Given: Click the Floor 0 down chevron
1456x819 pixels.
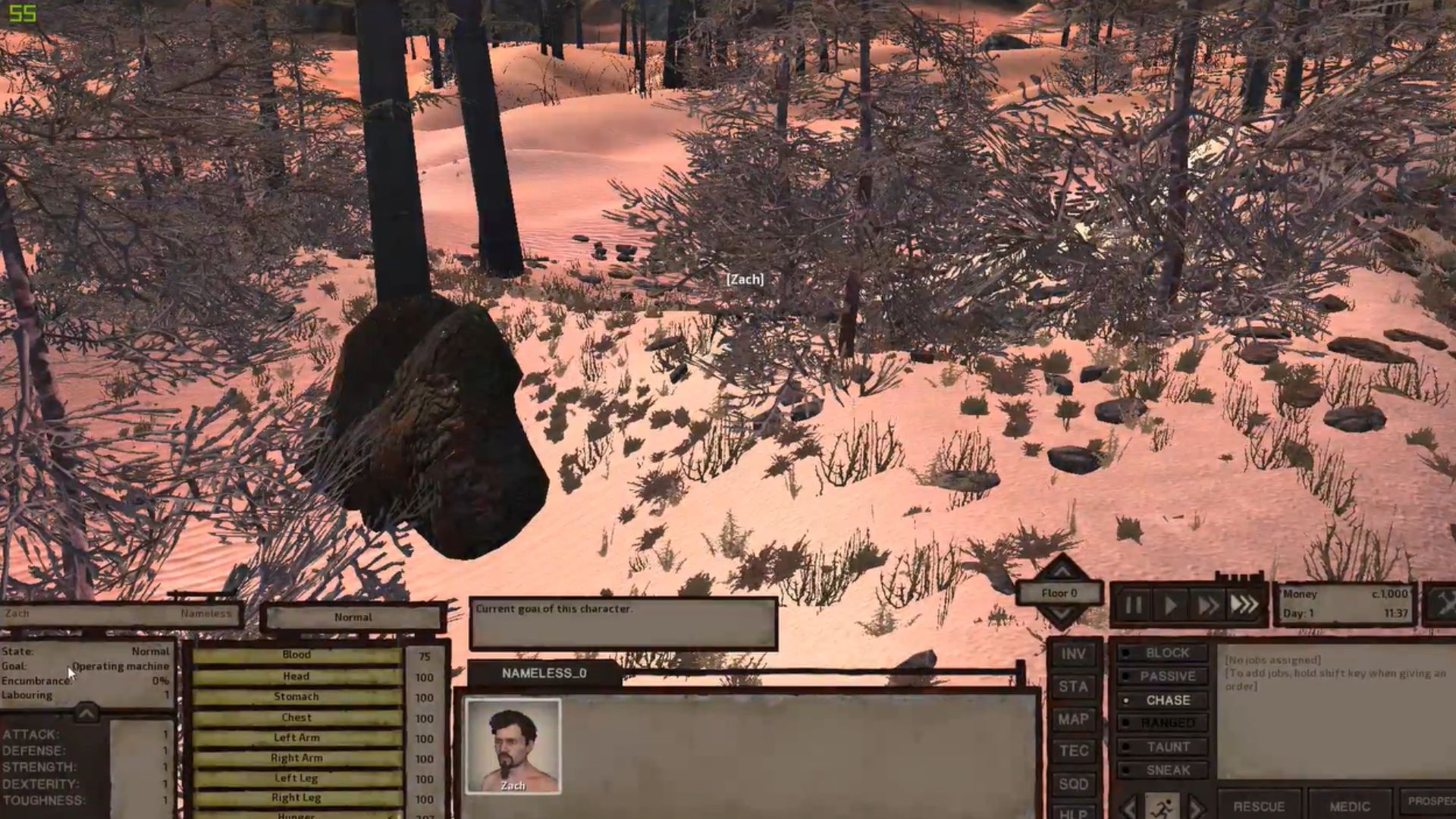Looking at the screenshot, I should [x=1061, y=614].
